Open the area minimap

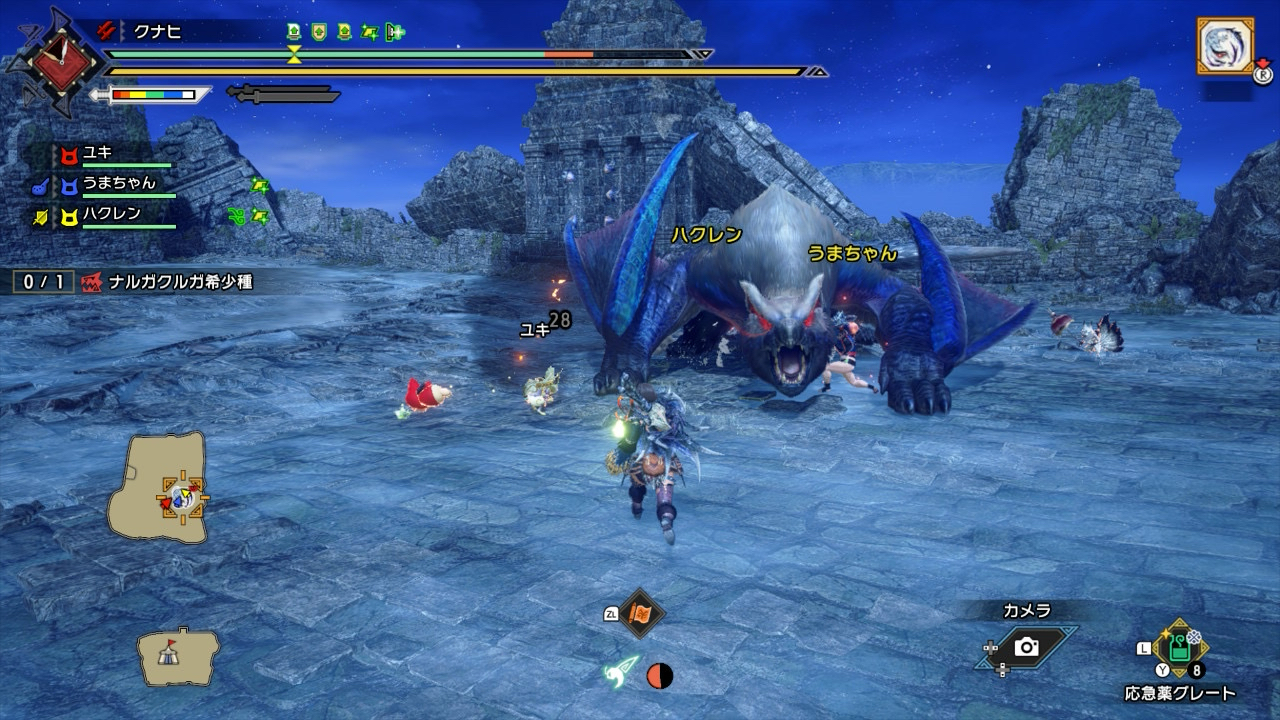coord(158,487)
